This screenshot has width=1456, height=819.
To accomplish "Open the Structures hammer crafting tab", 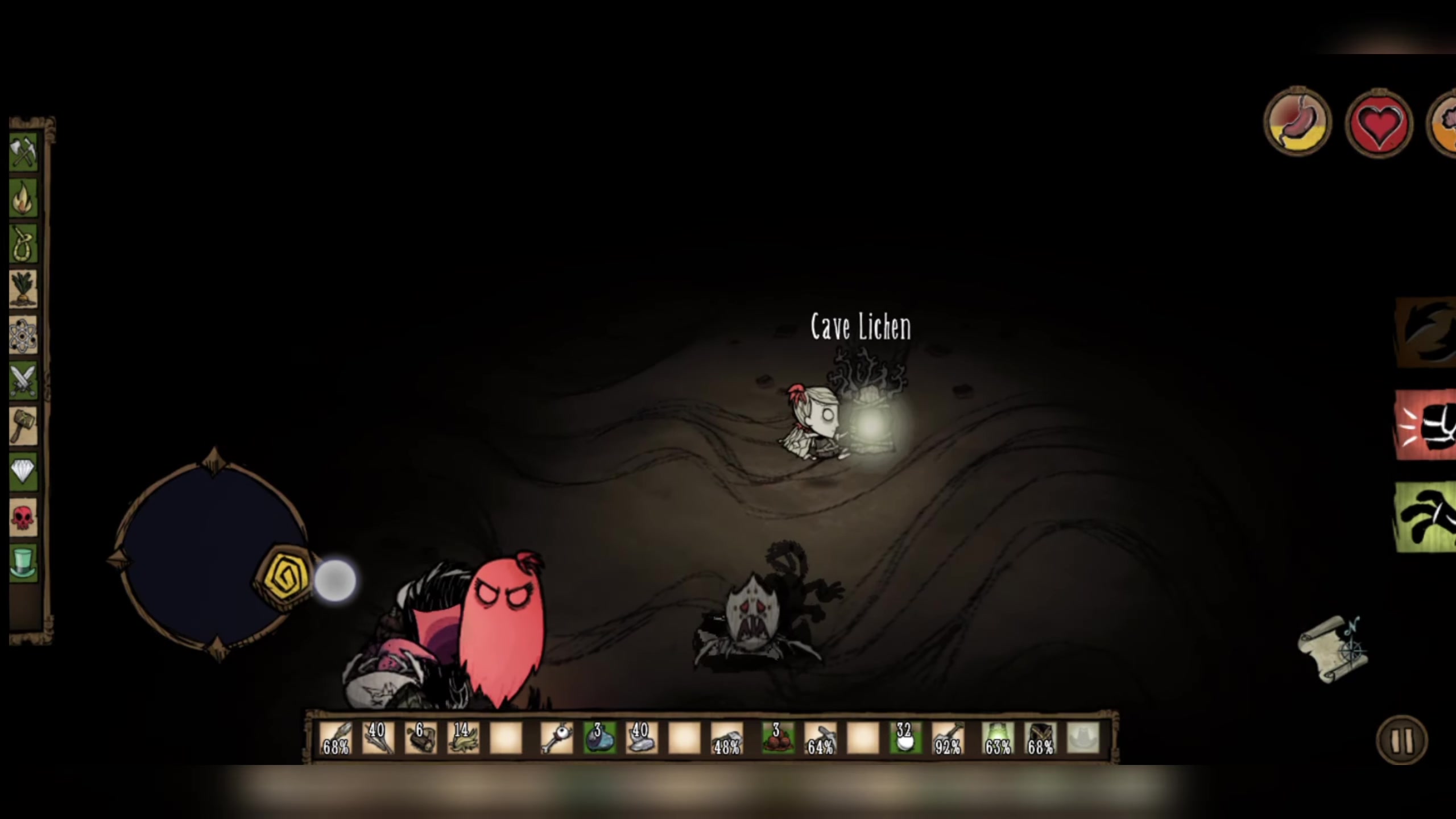I will point(23,426).
